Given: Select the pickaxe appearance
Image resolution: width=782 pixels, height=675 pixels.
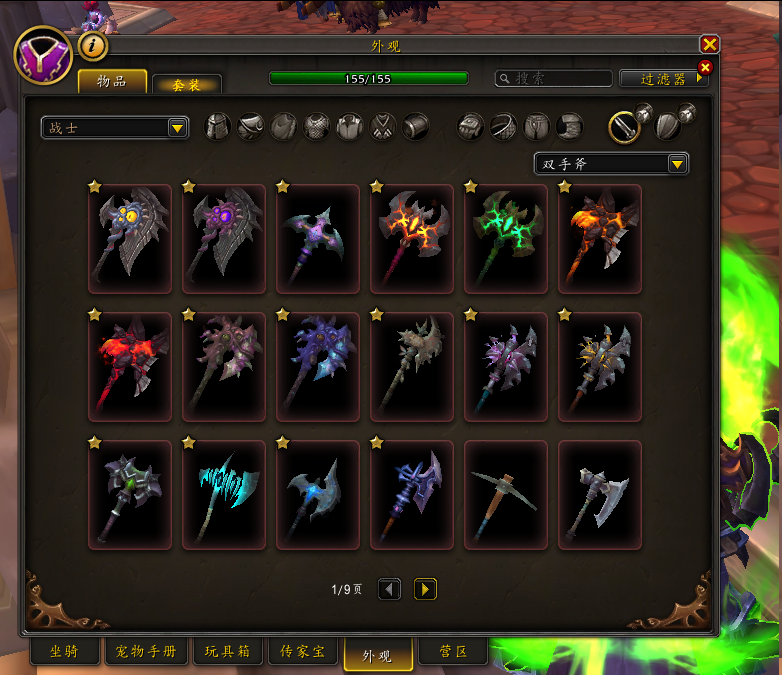Looking at the screenshot, I should pyautogui.click(x=506, y=495).
